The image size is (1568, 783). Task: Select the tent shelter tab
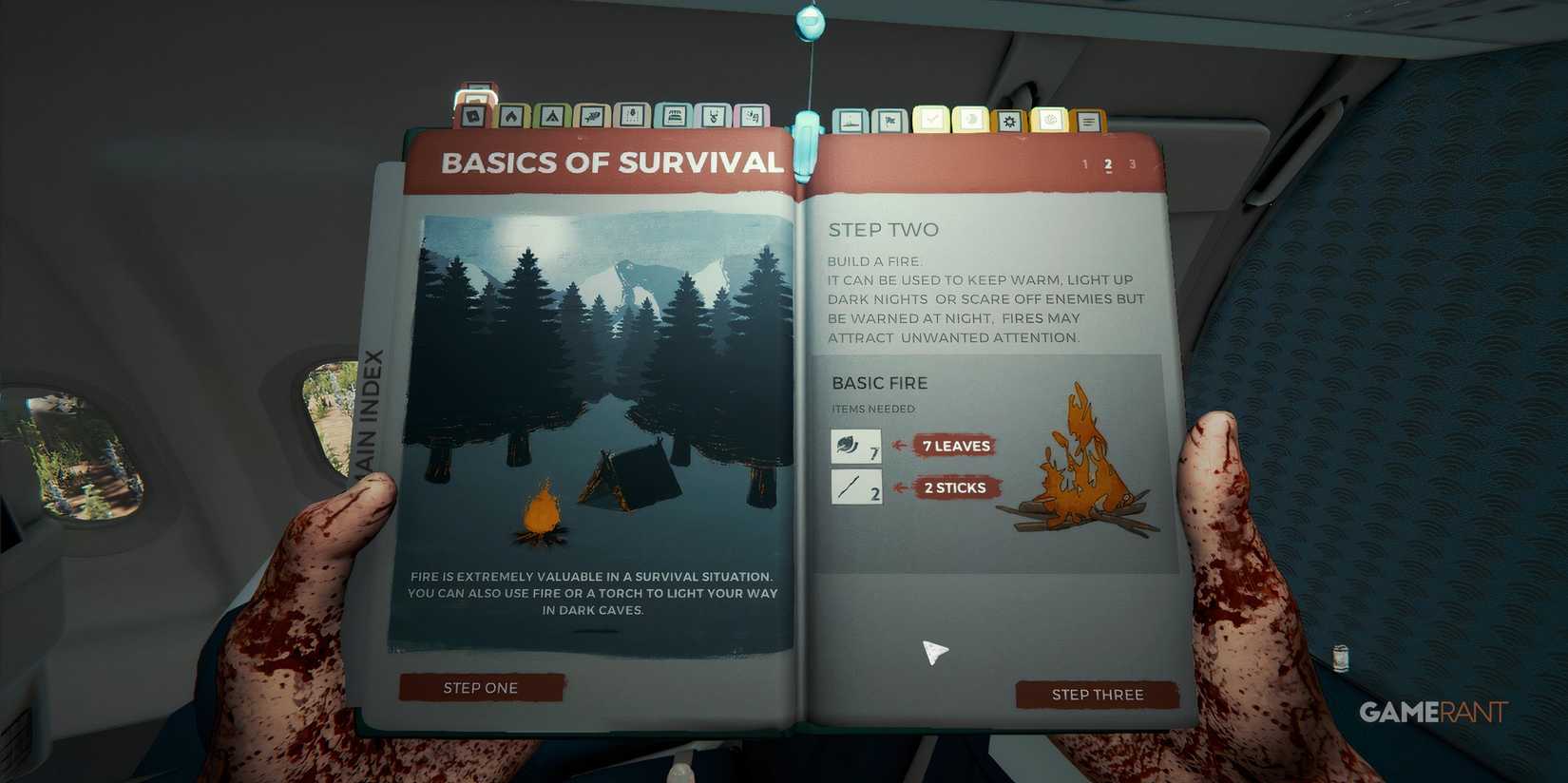552,117
